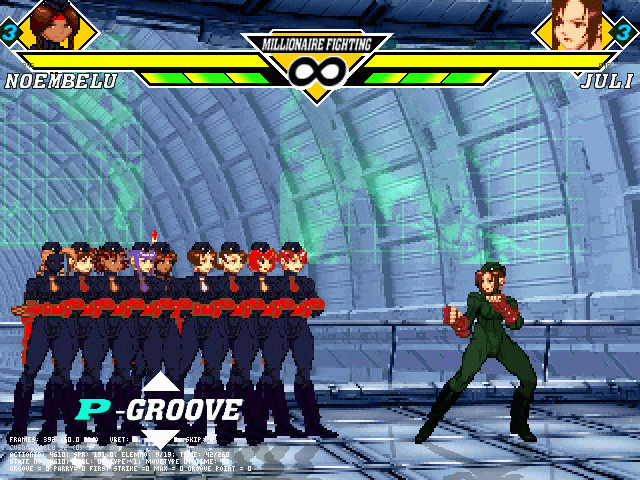Click the down arrow below P-GROOVE
This screenshot has height=480, width=640.
click(160, 436)
